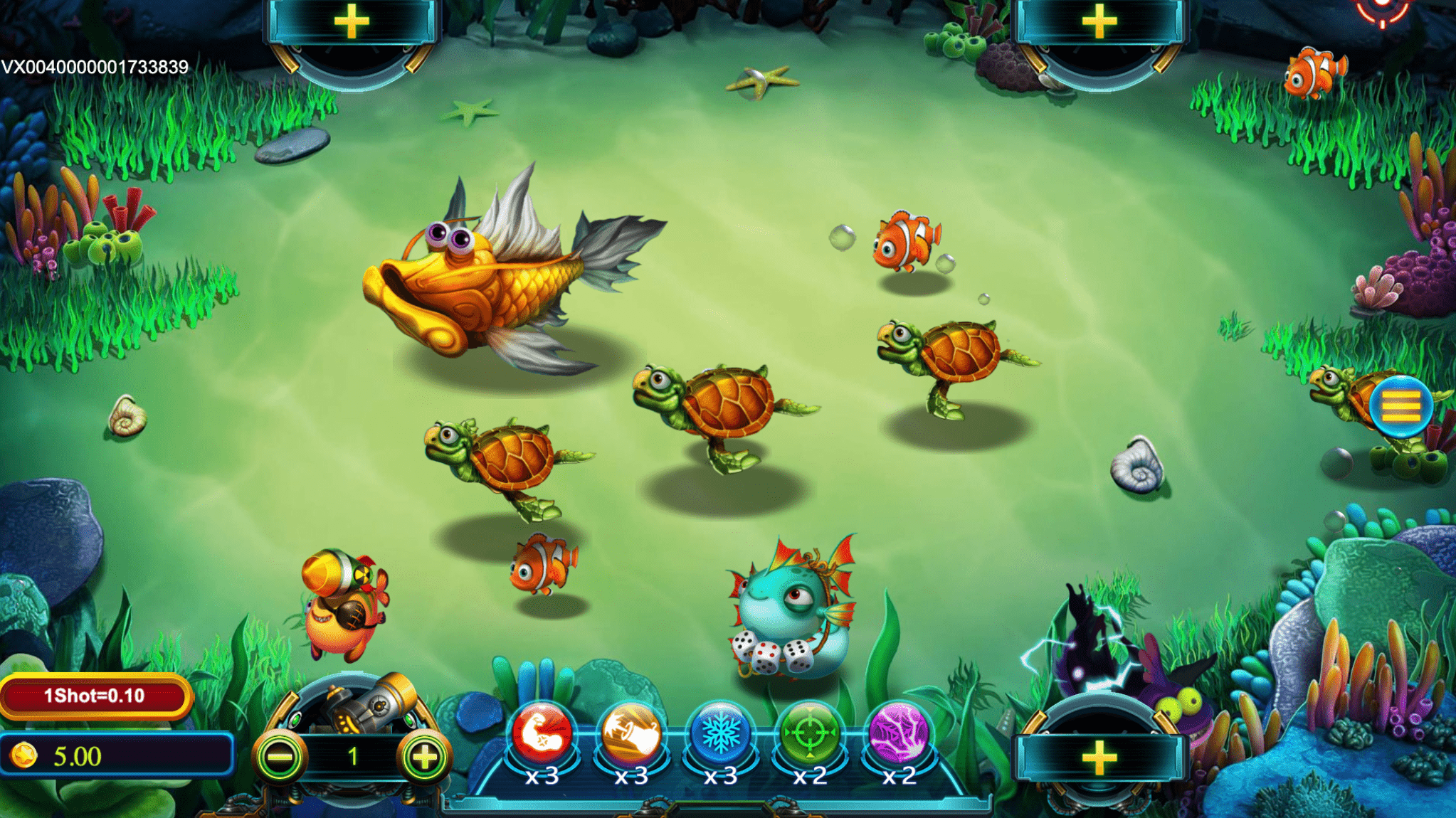Use the orange rapid-fire cannon skill

click(x=631, y=733)
